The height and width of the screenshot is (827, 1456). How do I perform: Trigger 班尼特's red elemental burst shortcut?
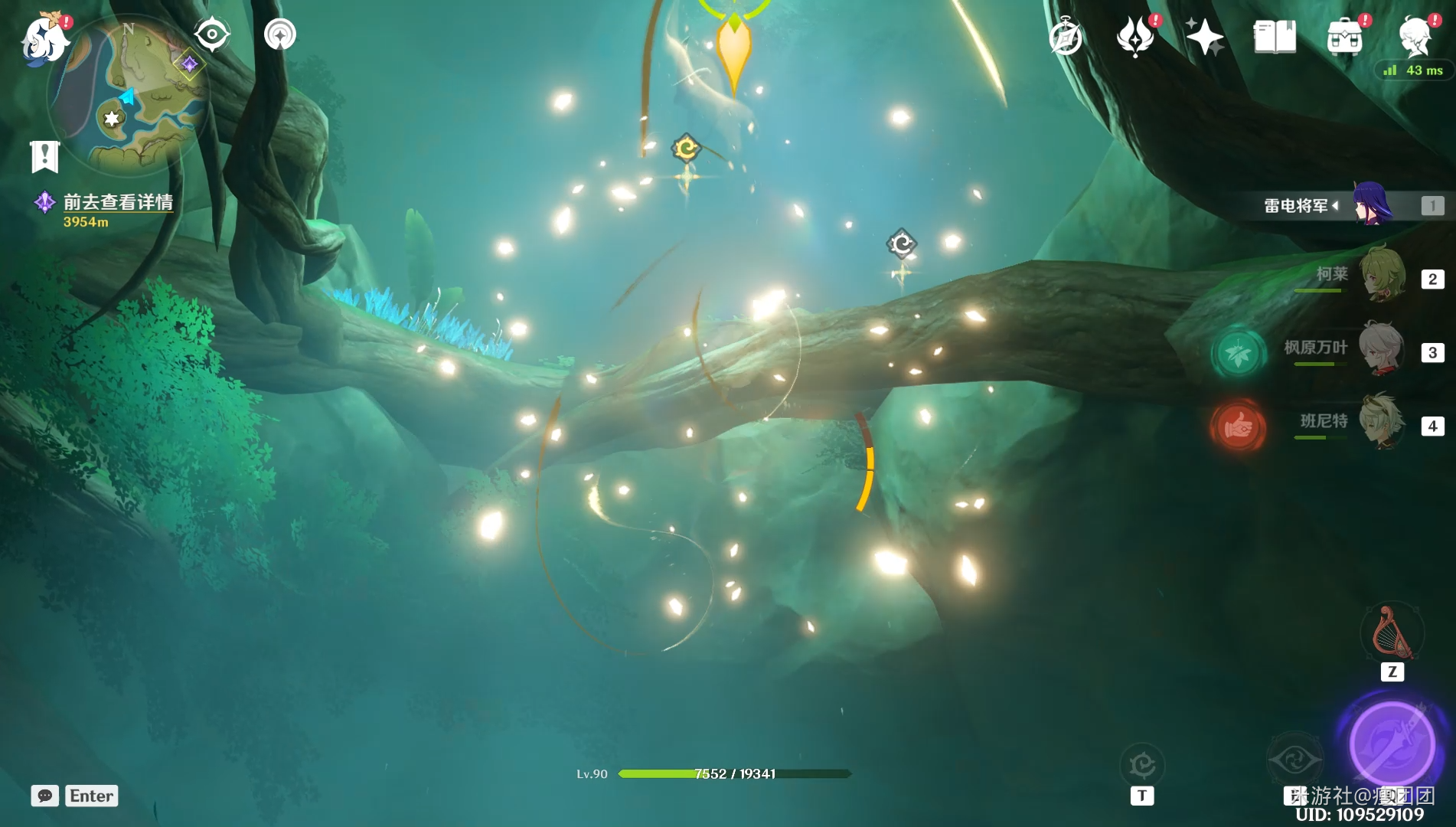click(1238, 426)
